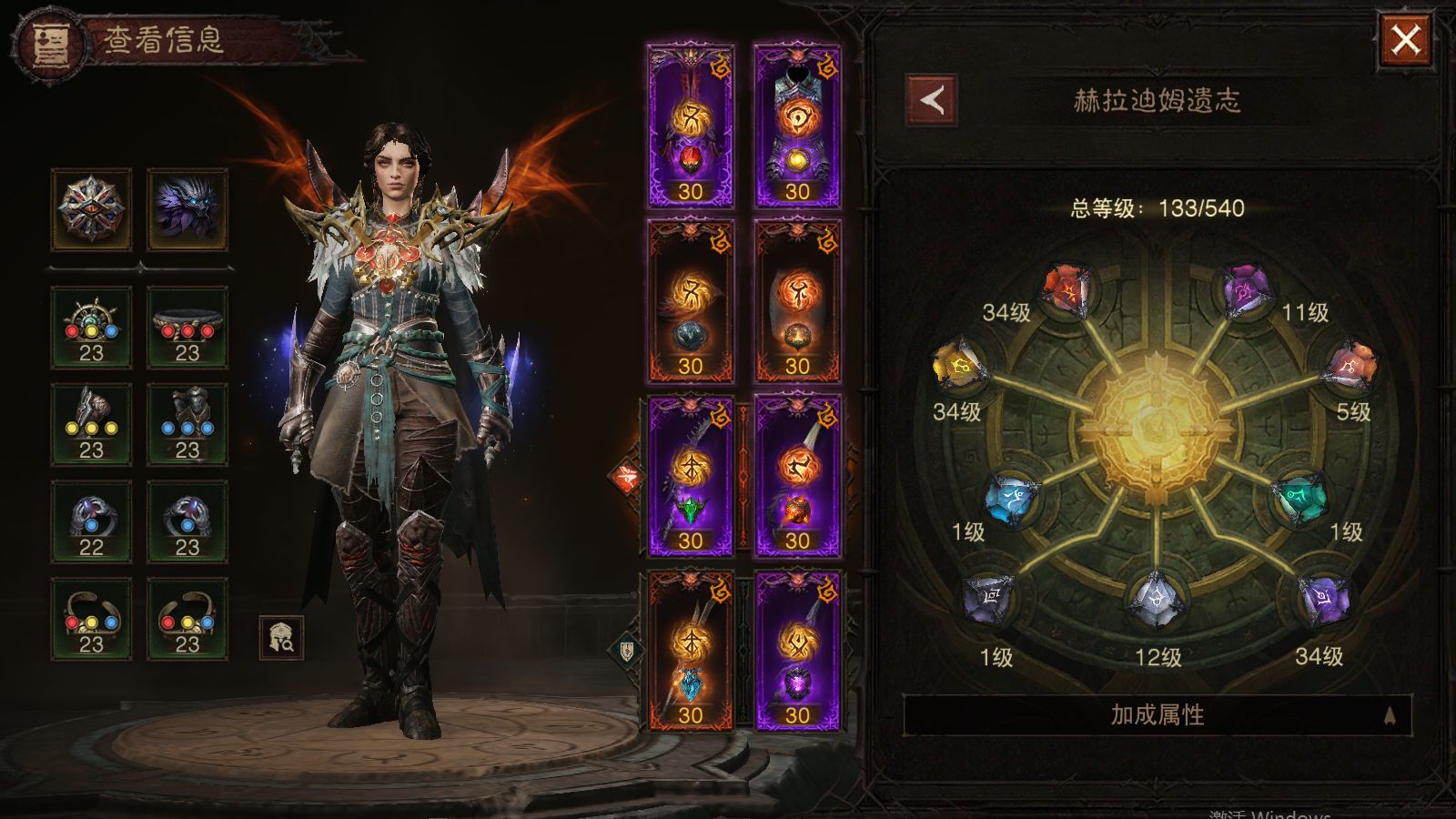Choose the pink vessel gem at 5级
This screenshot has height=819, width=1456.
[1350, 367]
